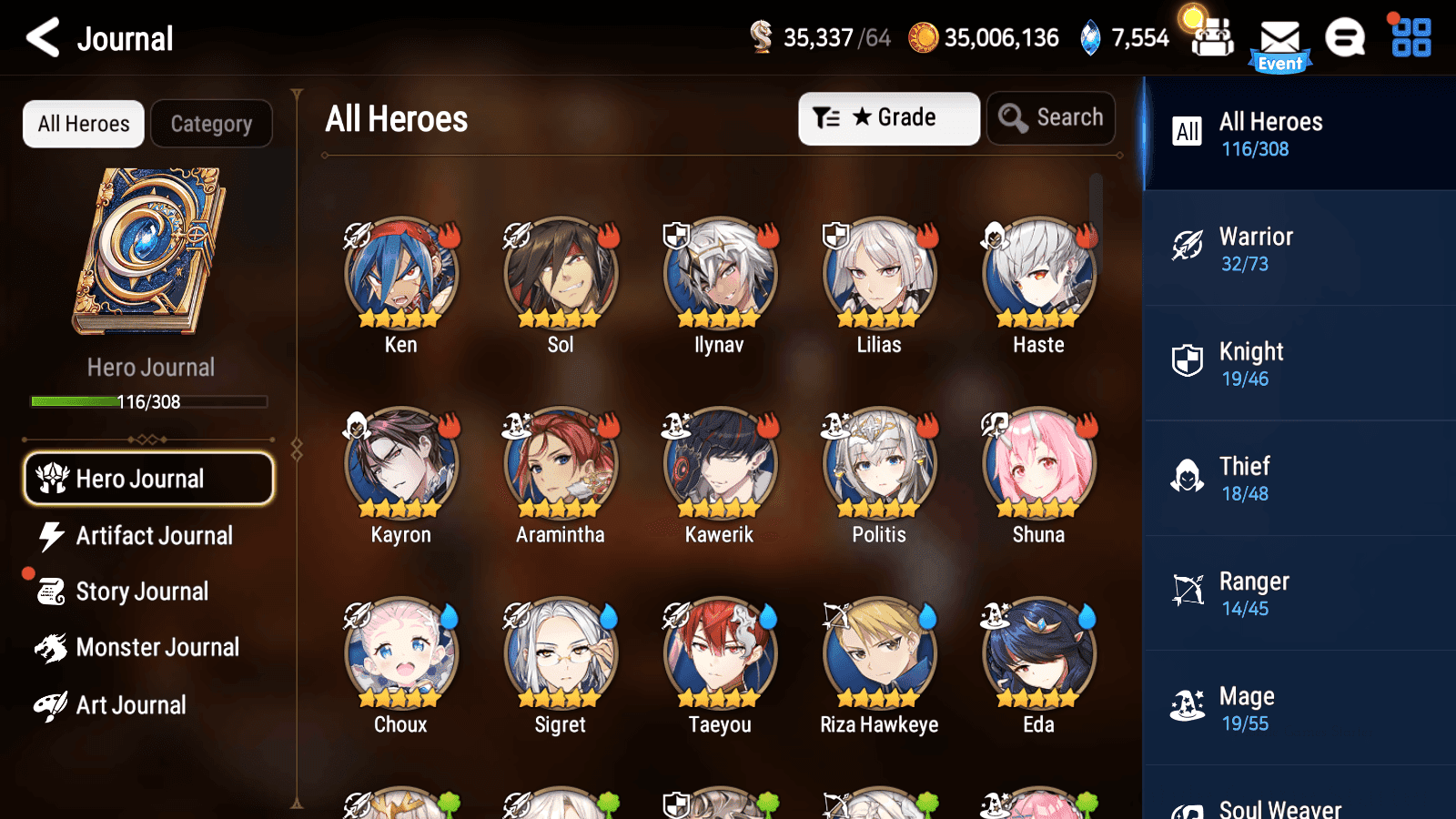Viewport: 1456px width, 819px height.
Task: Open the hero Search
Action: tap(1051, 117)
